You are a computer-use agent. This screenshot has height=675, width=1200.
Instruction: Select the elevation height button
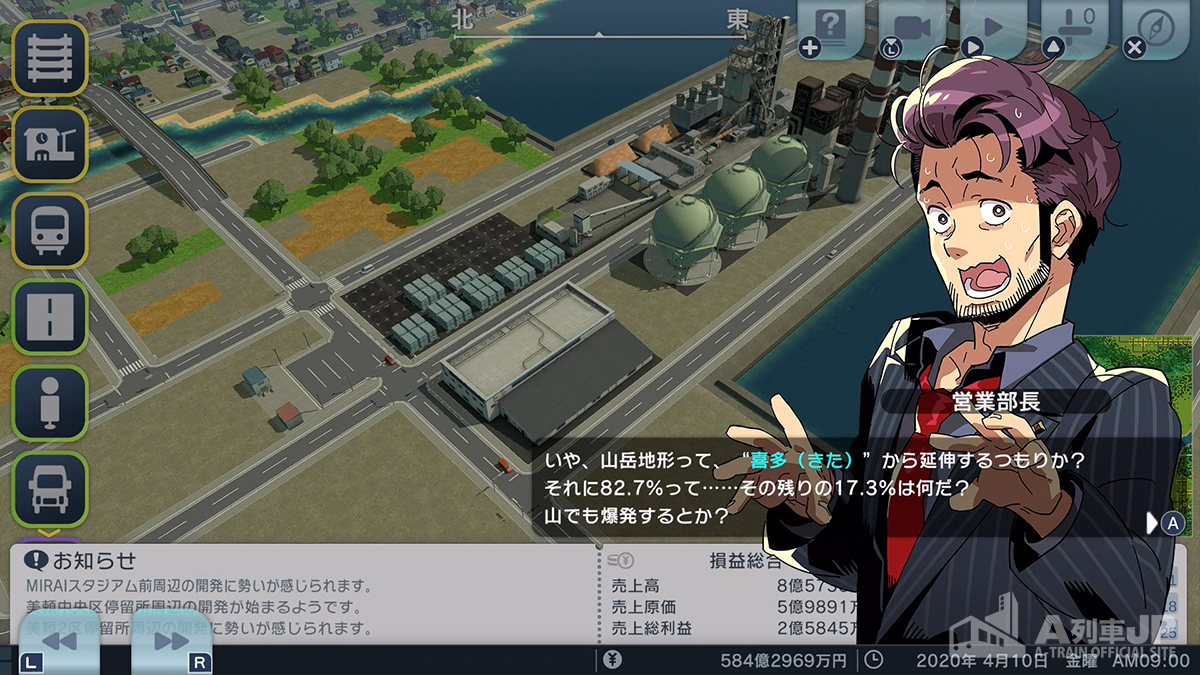(x=1074, y=28)
